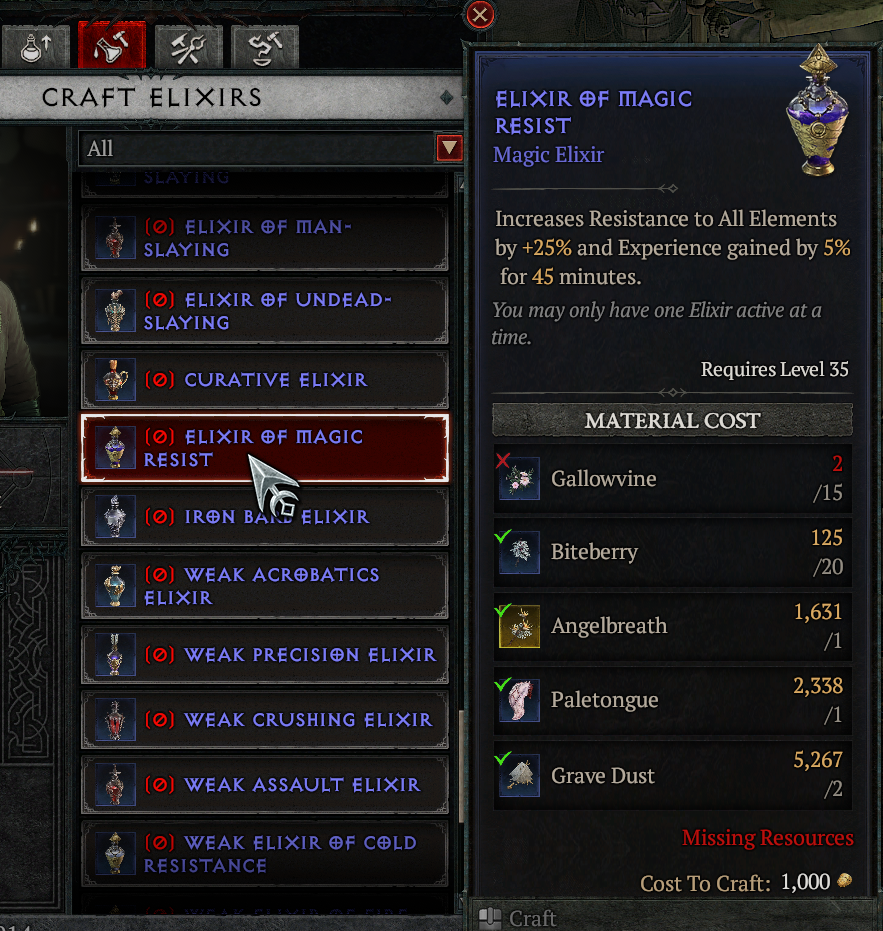The height and width of the screenshot is (931, 883).
Task: Choose Weak Elixir of Cold Resistance
Action: pyautogui.click(x=264, y=854)
